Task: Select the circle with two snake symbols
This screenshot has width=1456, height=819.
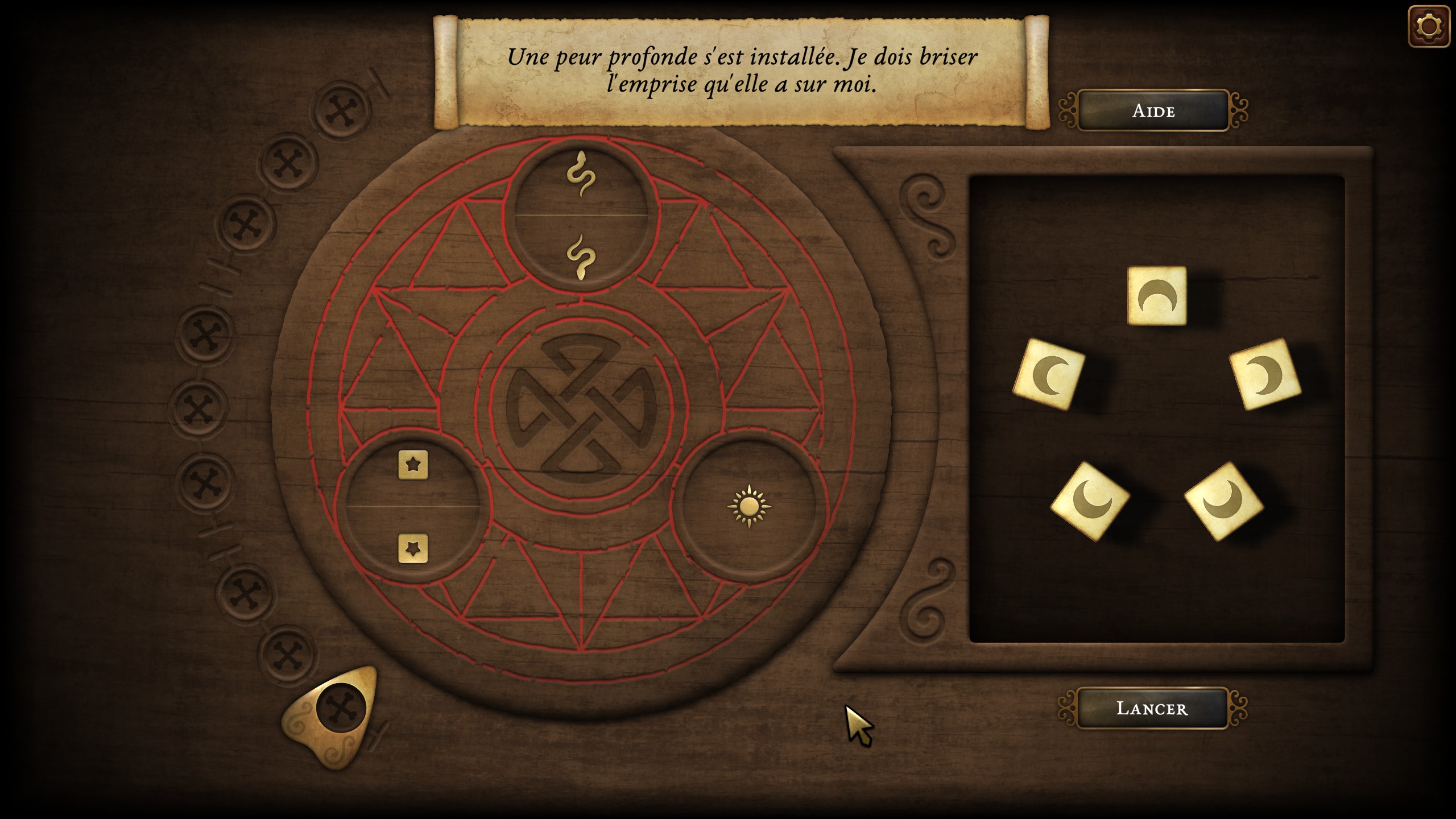Action: (581, 216)
